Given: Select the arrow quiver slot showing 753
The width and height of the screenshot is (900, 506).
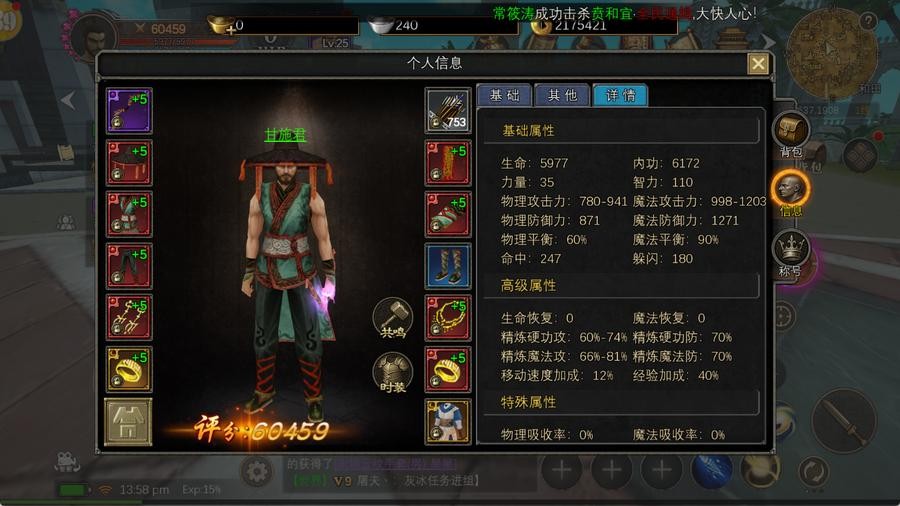Looking at the screenshot, I should [x=447, y=110].
